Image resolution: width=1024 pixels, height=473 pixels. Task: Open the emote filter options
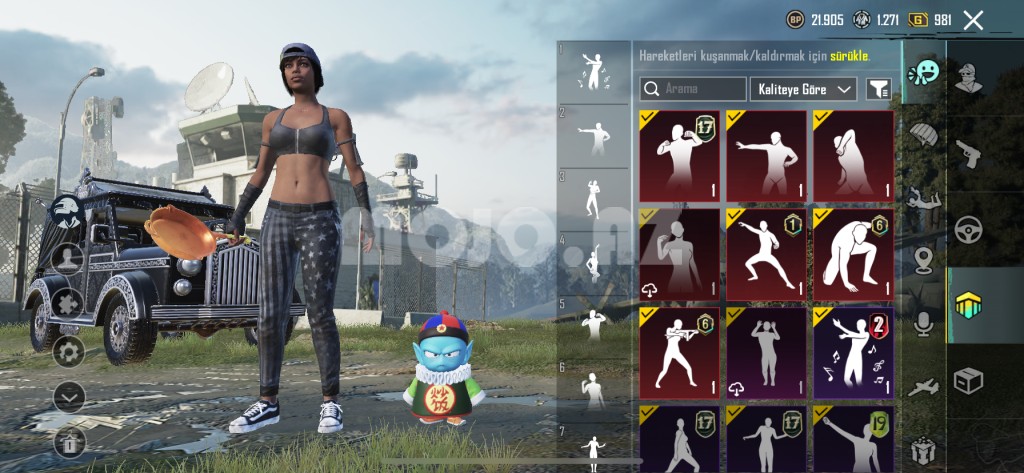[878, 89]
